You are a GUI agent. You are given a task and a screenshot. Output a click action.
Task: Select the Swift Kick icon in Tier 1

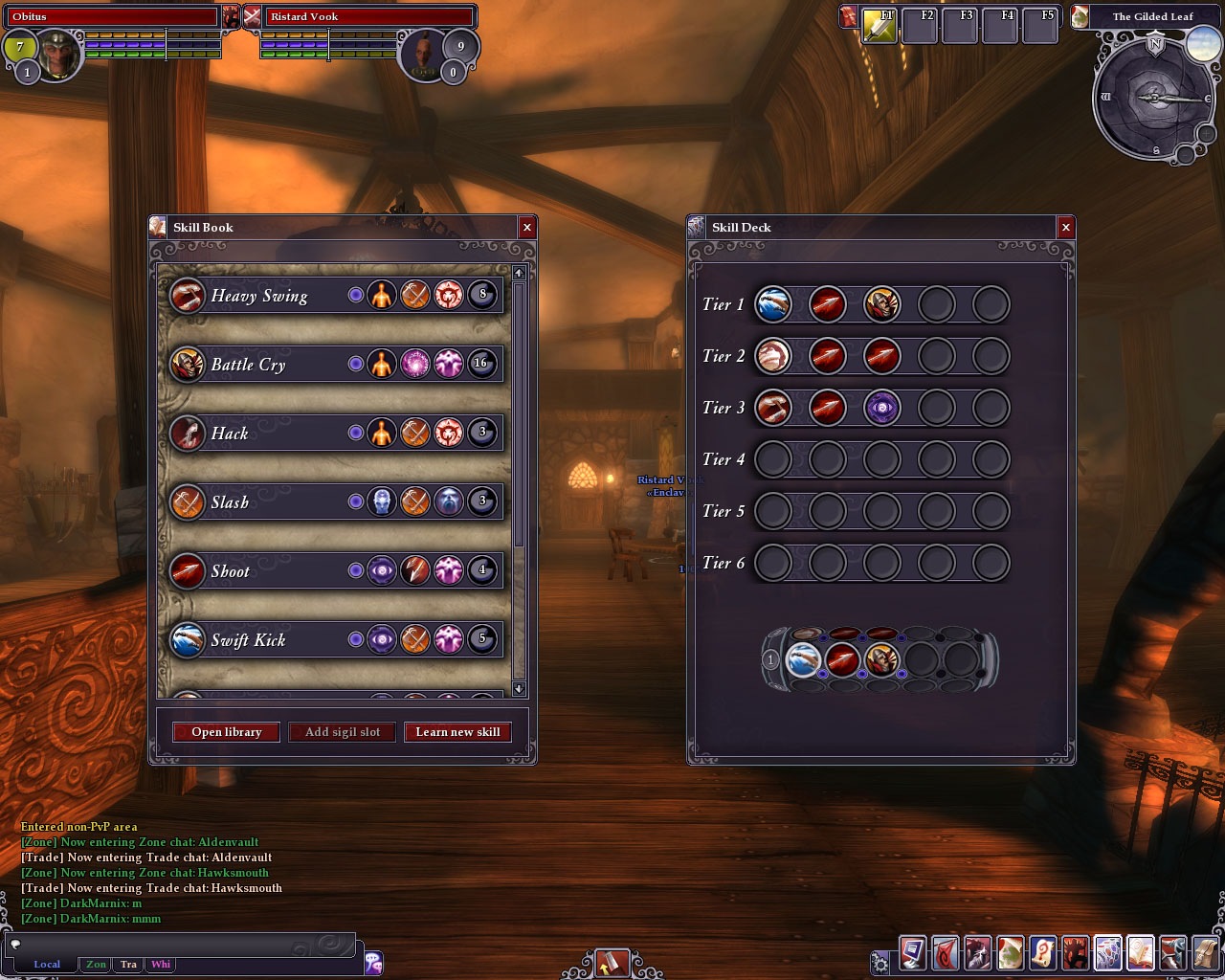772,304
